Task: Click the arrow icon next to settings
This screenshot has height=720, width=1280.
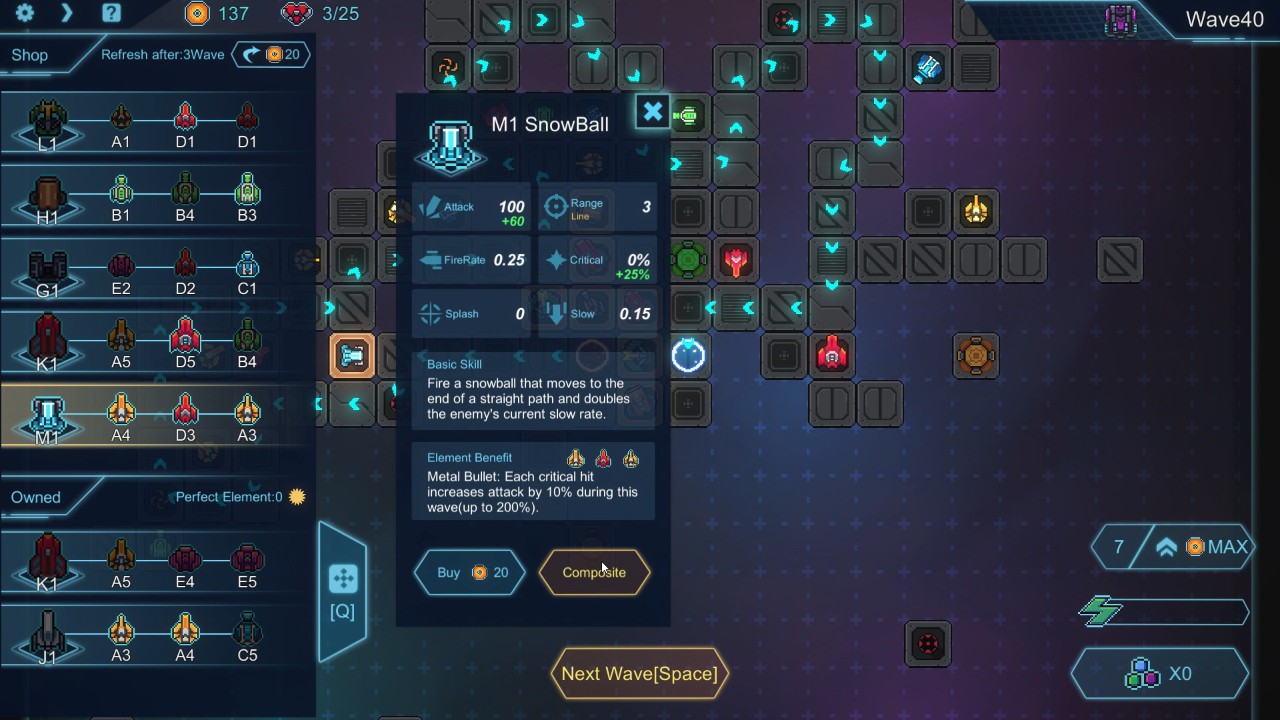Action: pos(67,13)
